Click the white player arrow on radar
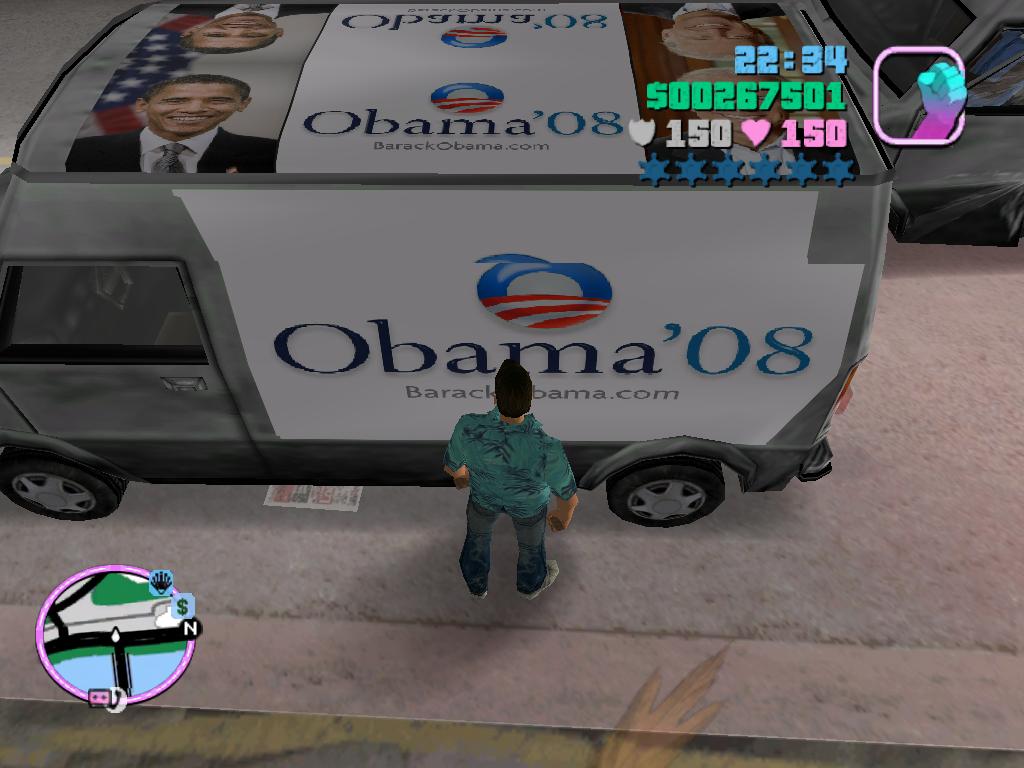 coord(117,636)
